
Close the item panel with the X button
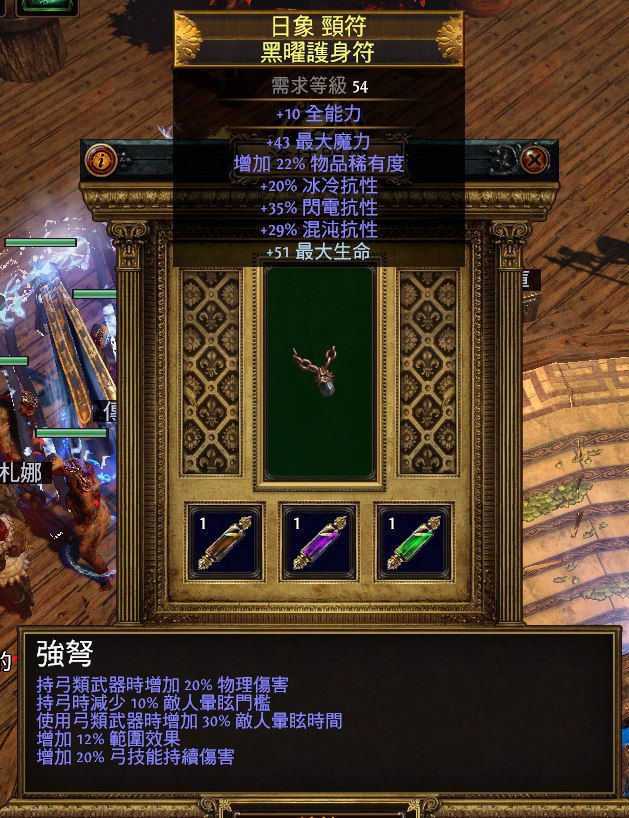click(x=536, y=160)
